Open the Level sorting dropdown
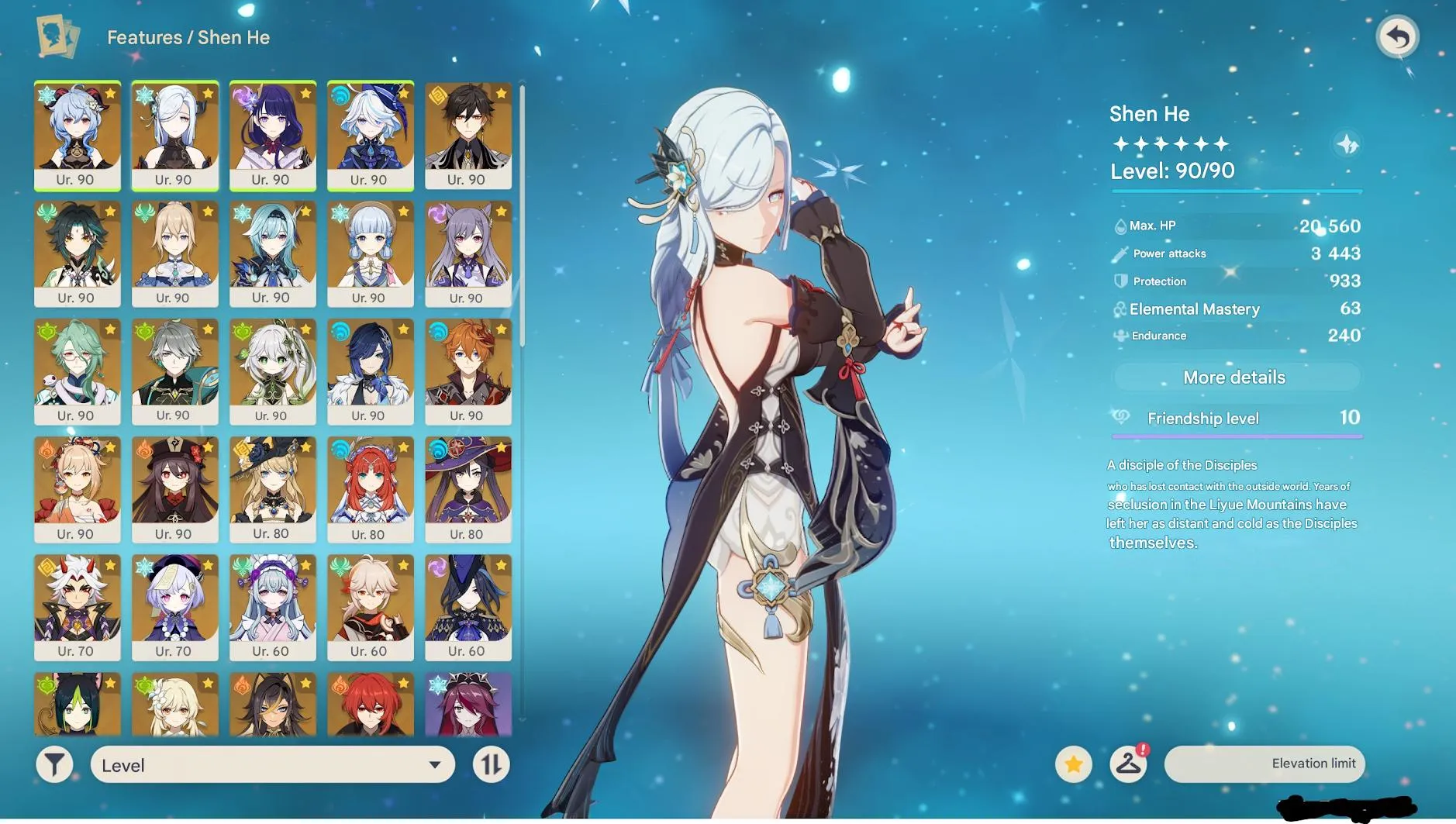 [x=271, y=765]
